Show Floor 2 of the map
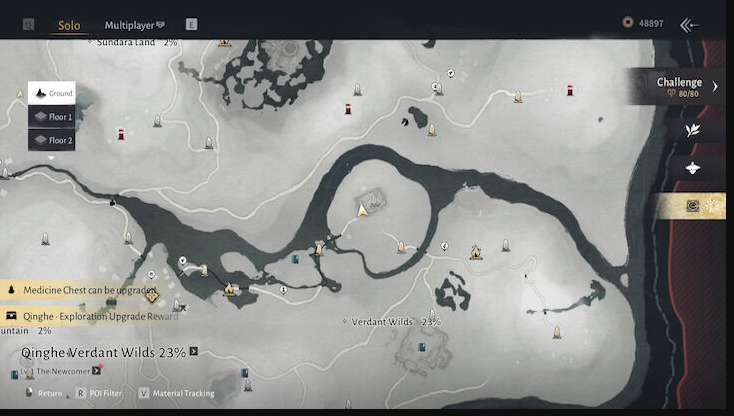 [x=52, y=141]
